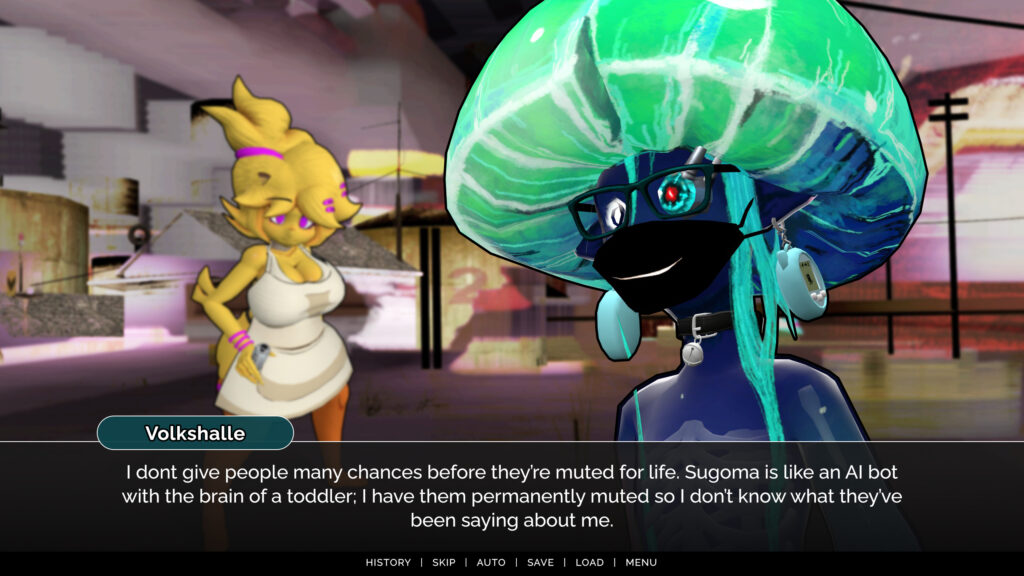Open the game Menu
Screen dimensions: 1024x576
coord(641,562)
